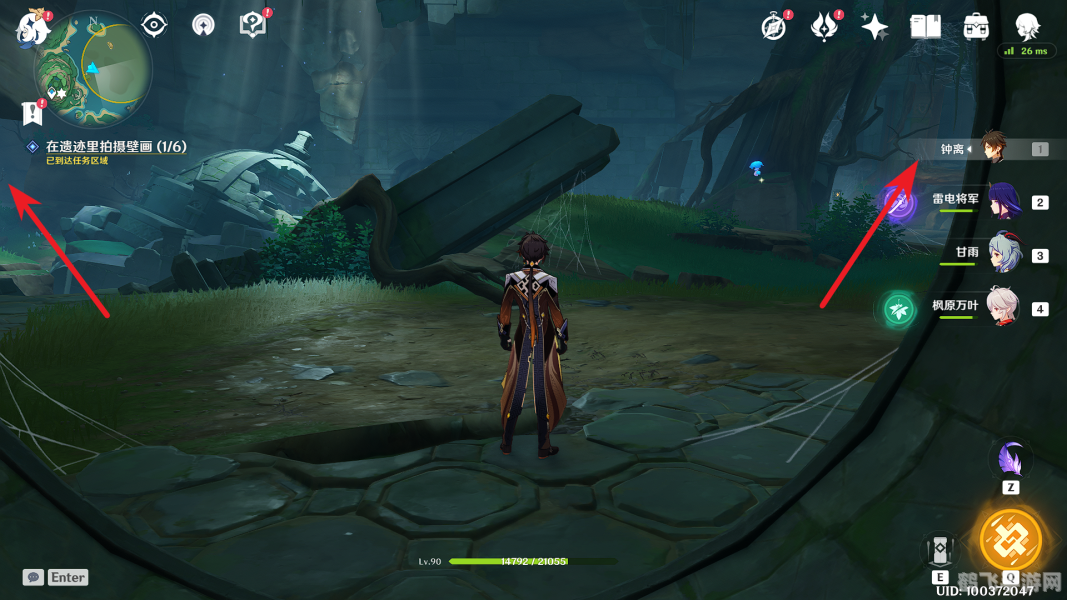Open the backpack inventory icon
1067x600 pixels.
977,27
